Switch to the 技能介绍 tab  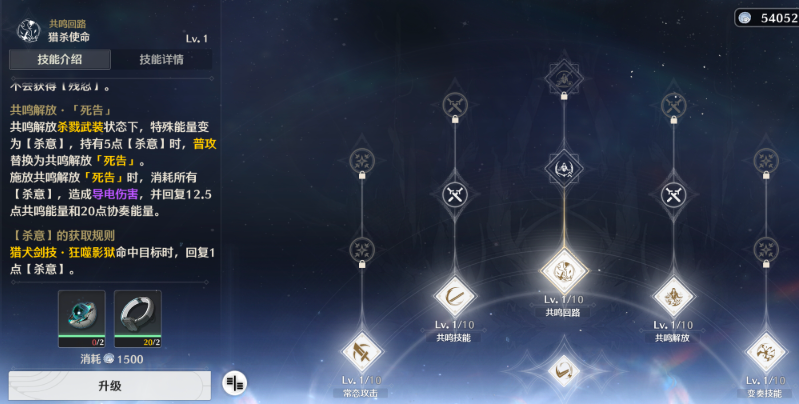(59, 59)
